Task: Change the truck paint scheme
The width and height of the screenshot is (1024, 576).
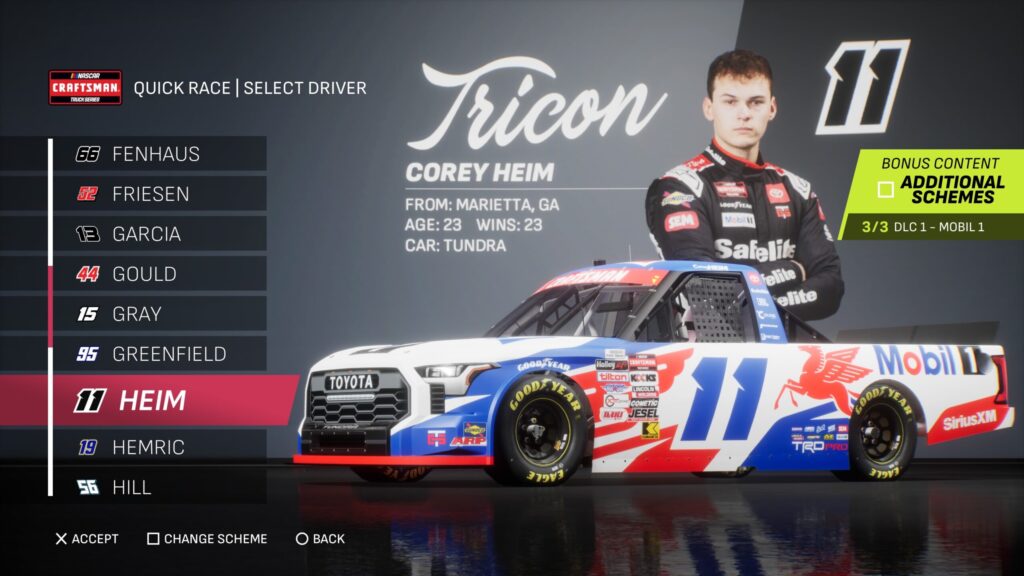Action: tap(207, 539)
